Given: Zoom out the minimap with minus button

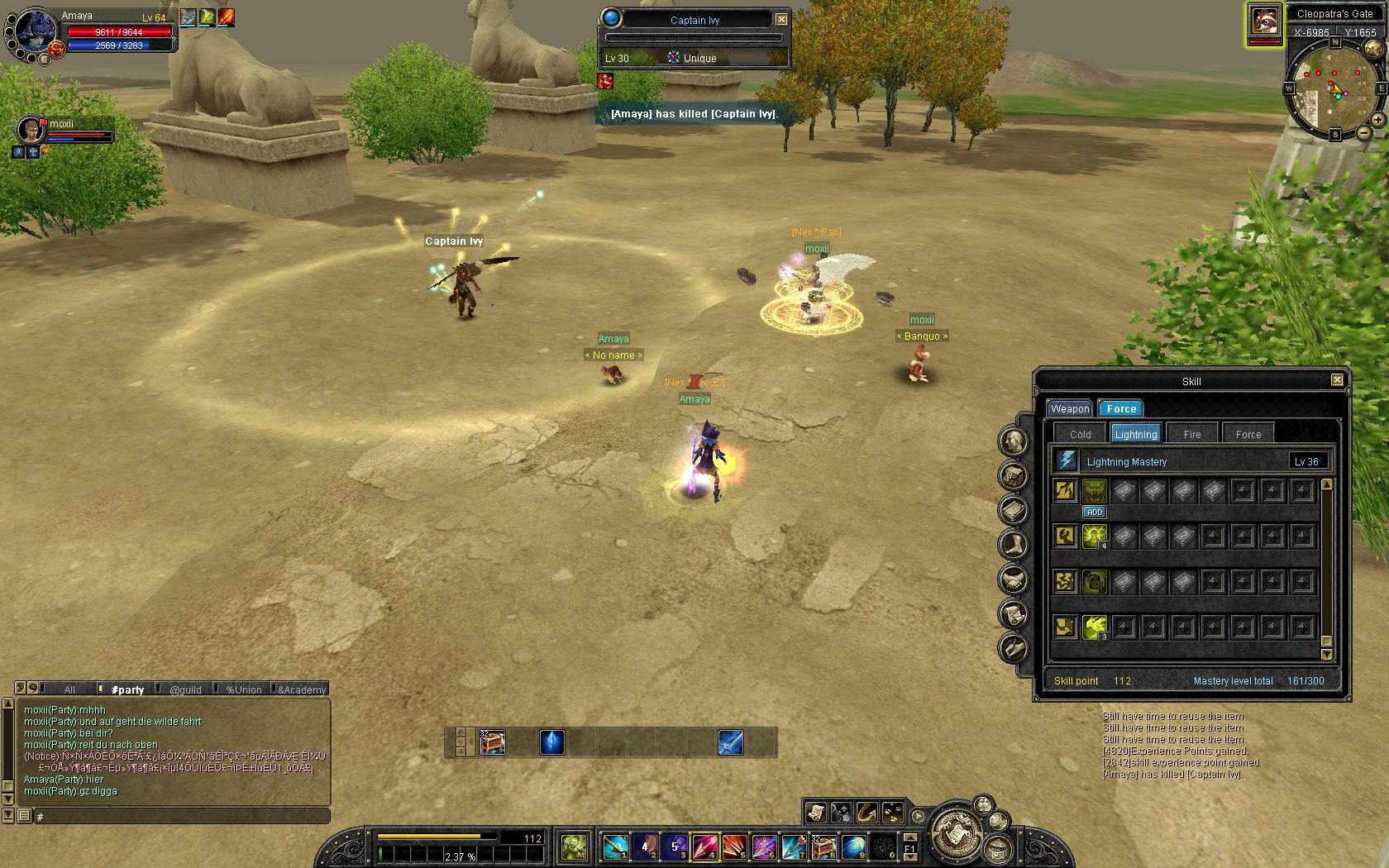Looking at the screenshot, I should tap(1365, 133).
